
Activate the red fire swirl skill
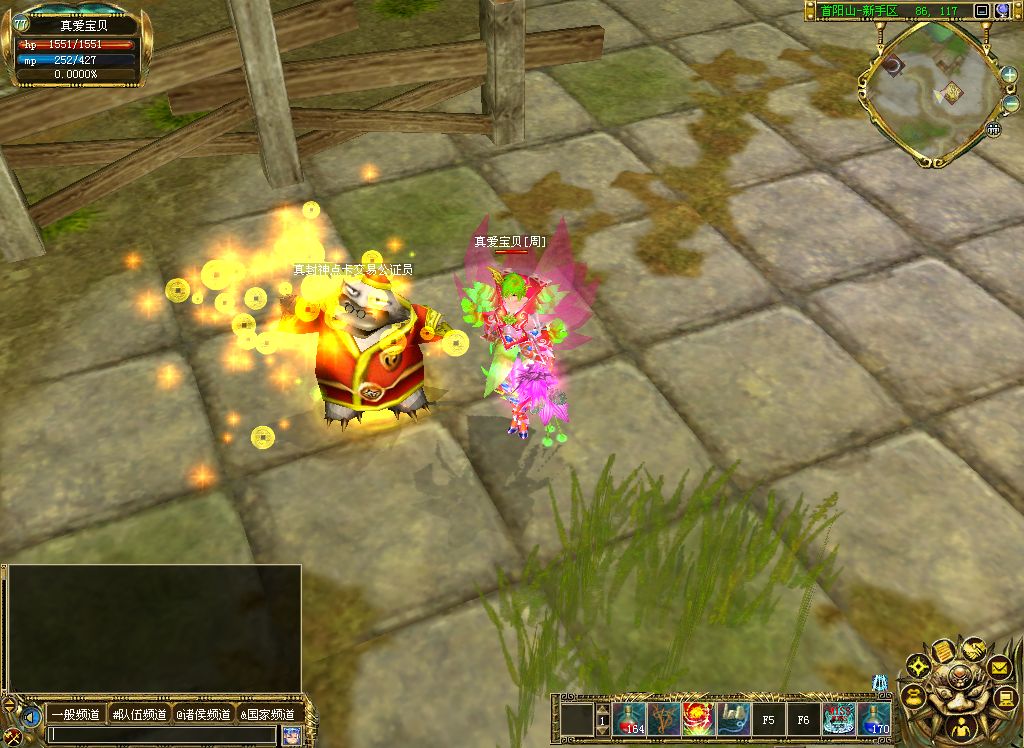698,719
